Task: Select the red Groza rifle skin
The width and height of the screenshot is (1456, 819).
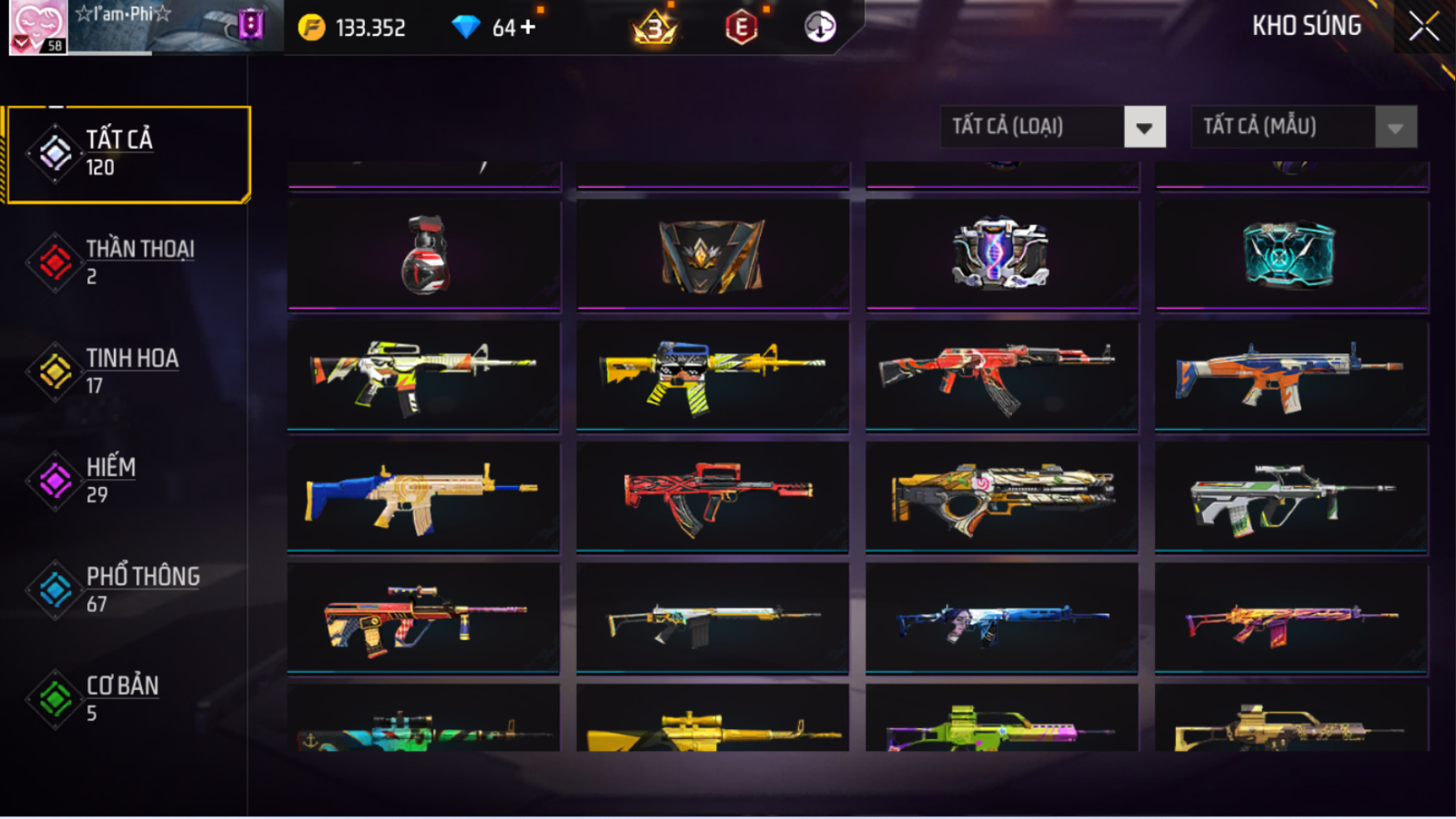Action: (x=713, y=496)
